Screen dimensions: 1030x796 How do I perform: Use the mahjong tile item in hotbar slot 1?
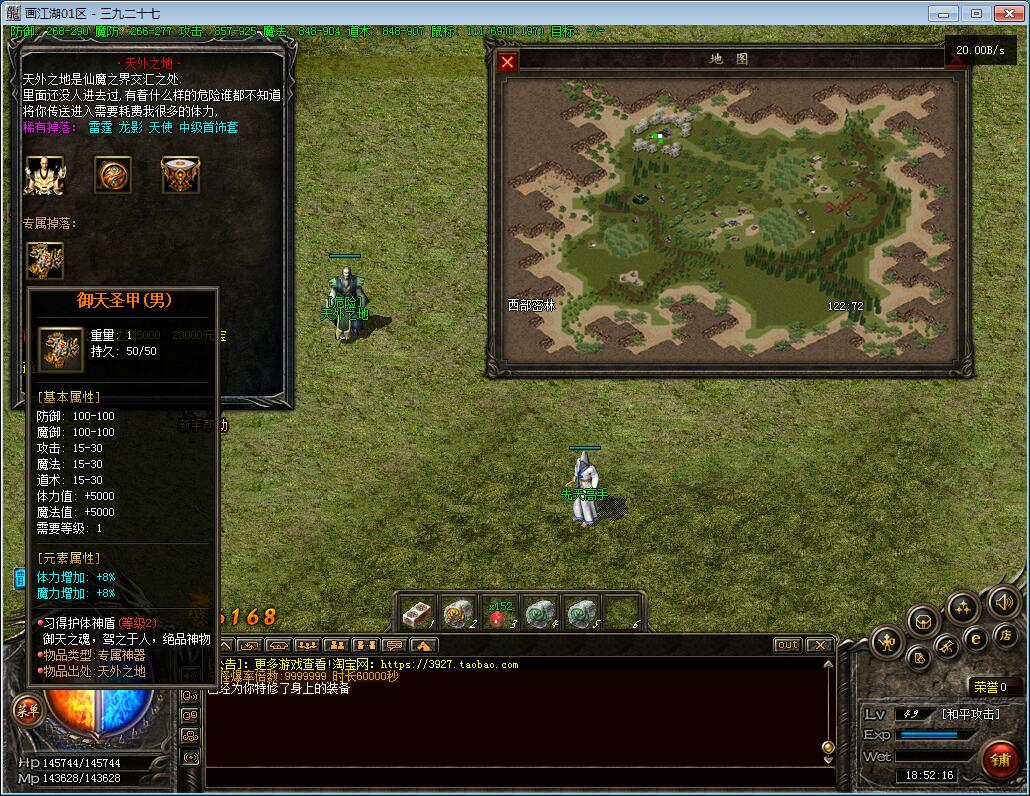(417, 613)
